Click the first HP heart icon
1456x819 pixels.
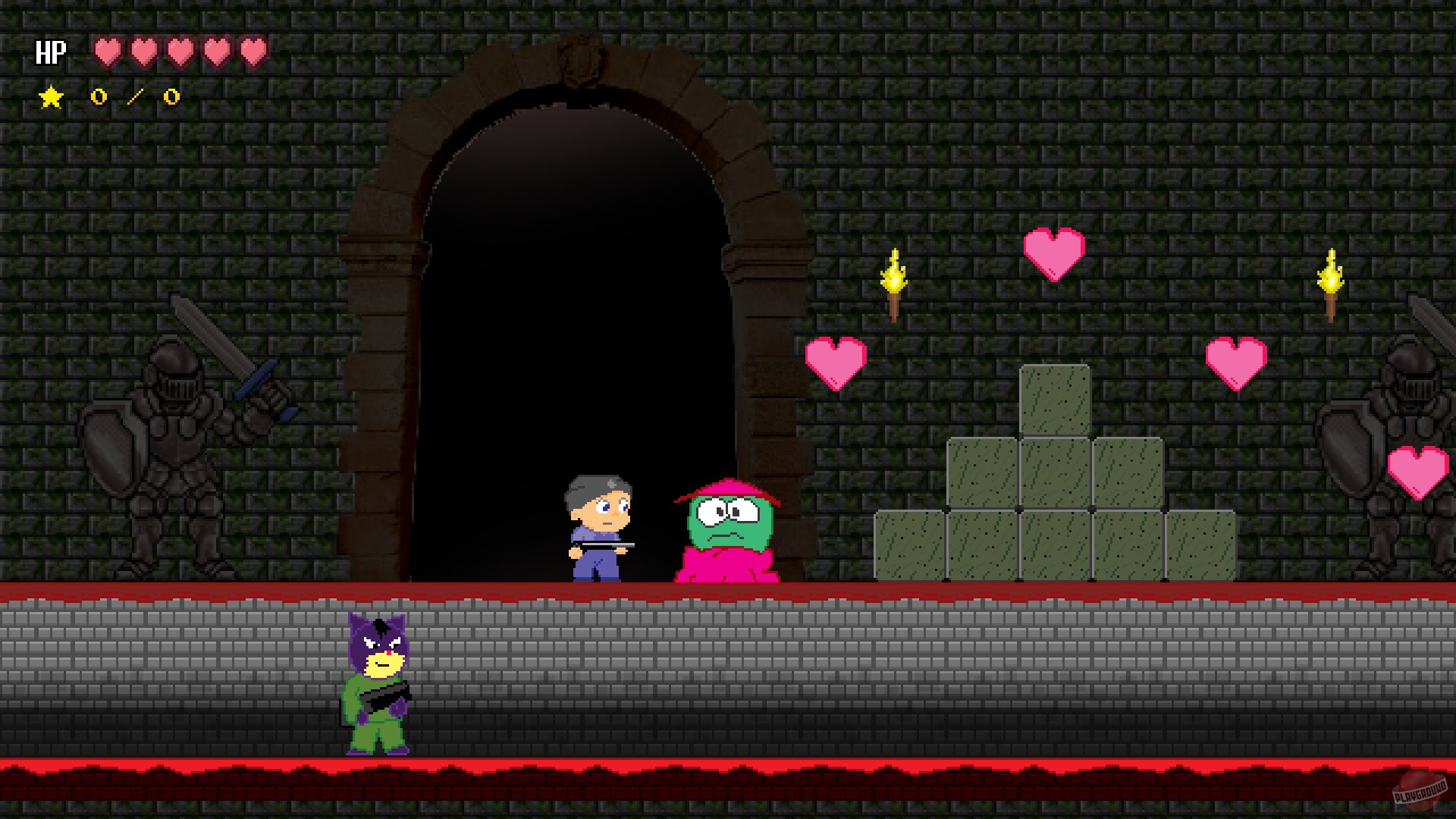pos(105,52)
